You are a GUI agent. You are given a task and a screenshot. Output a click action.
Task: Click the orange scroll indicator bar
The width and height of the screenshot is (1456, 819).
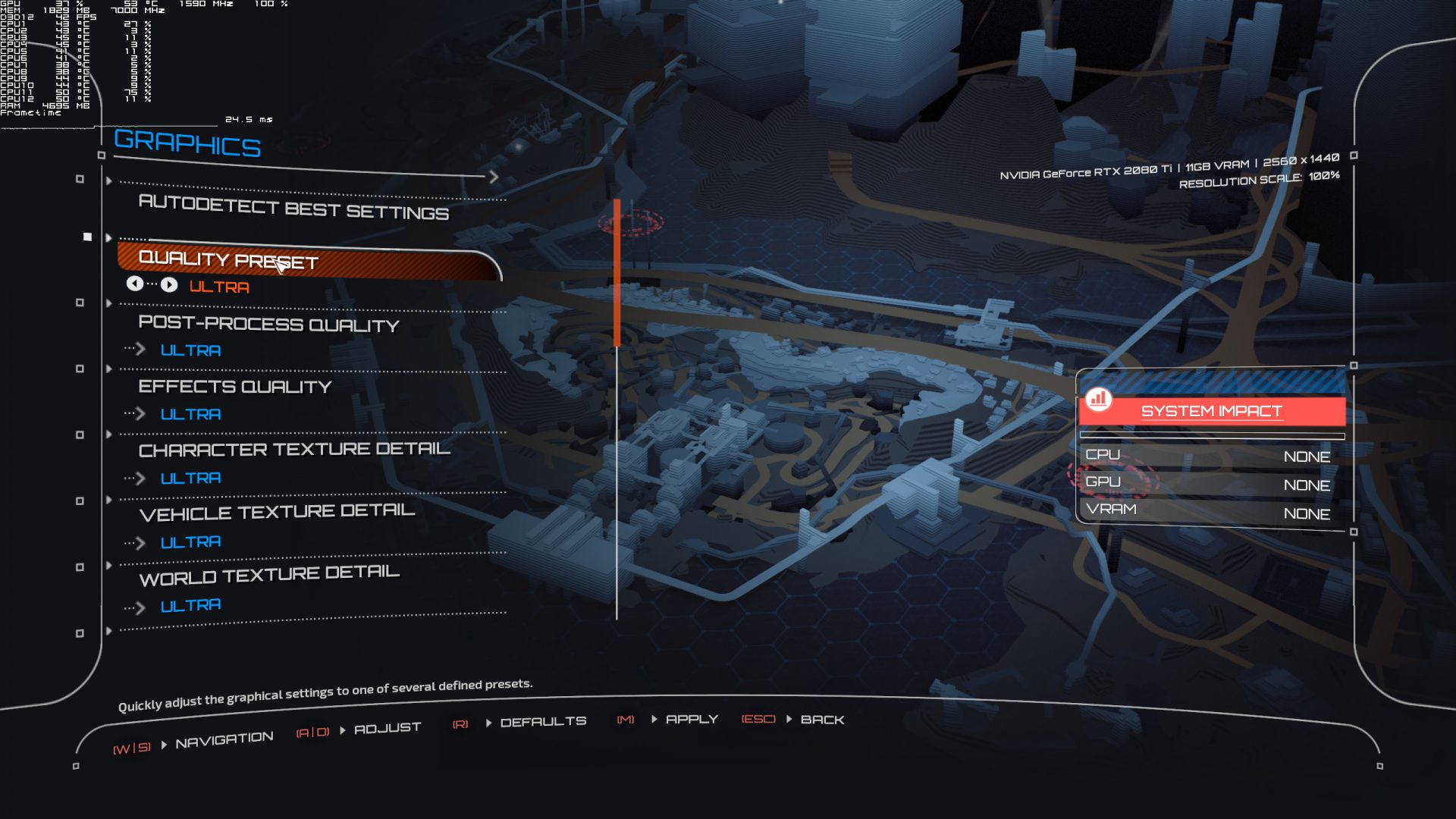[618, 271]
